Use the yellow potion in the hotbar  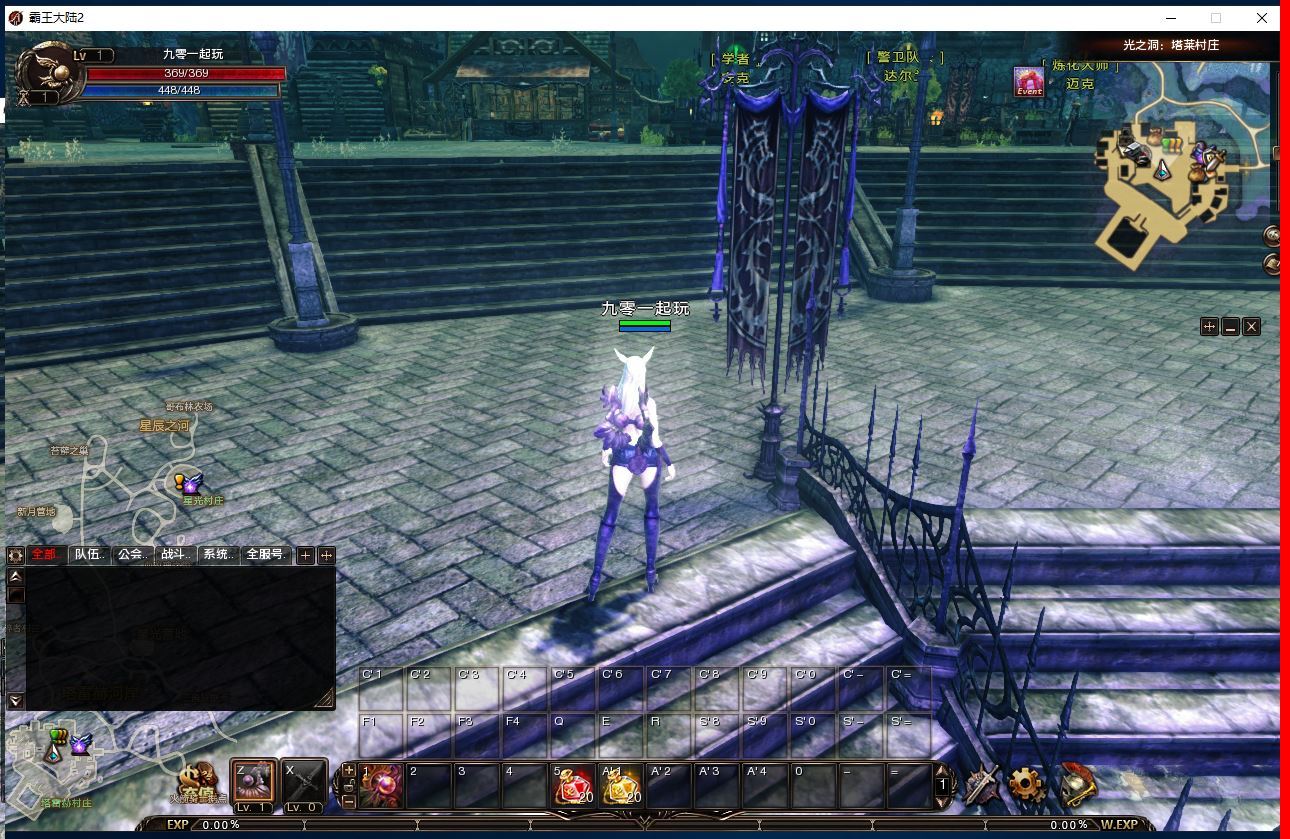tap(620, 785)
